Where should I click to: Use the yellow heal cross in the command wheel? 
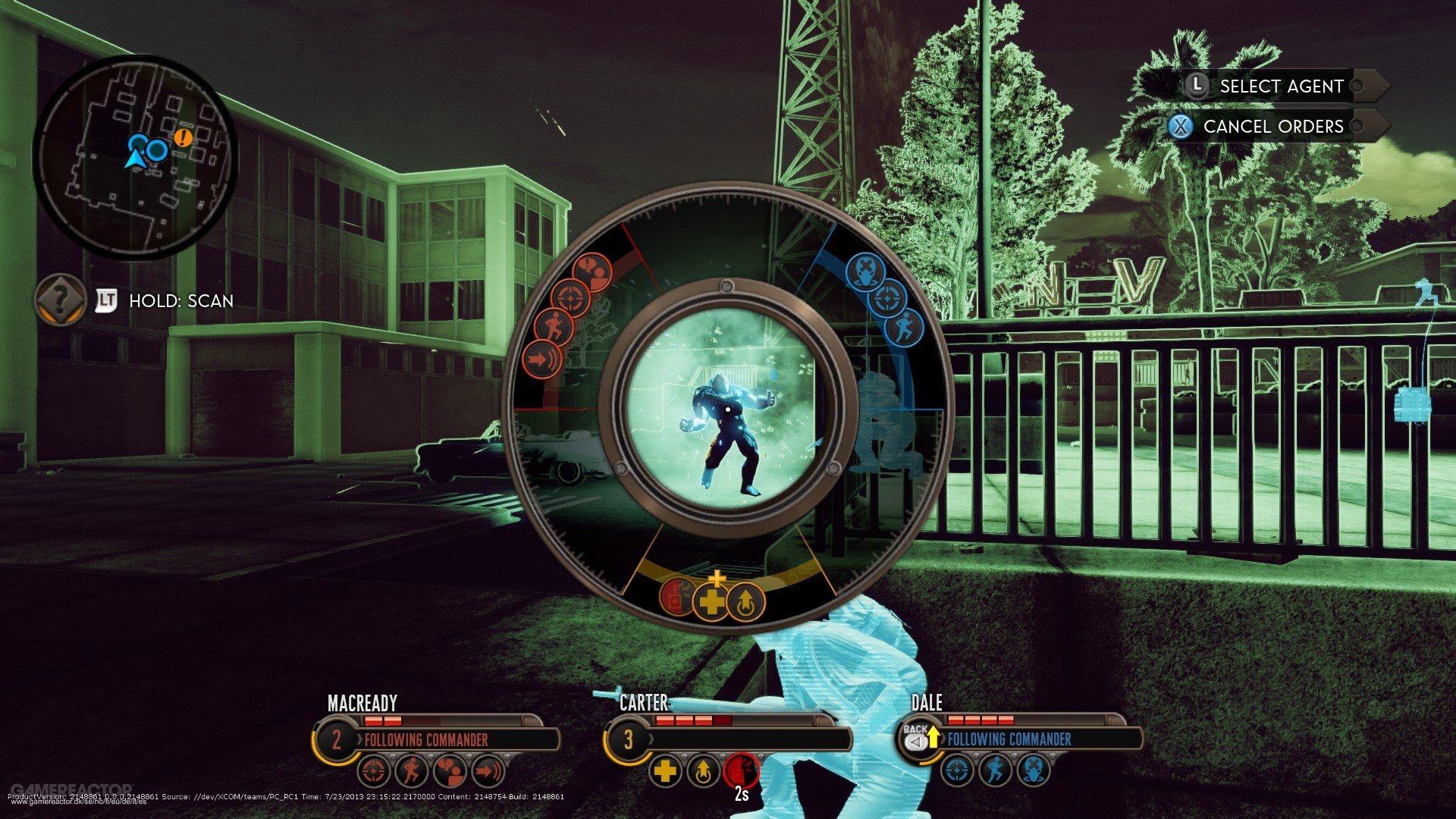(711, 603)
